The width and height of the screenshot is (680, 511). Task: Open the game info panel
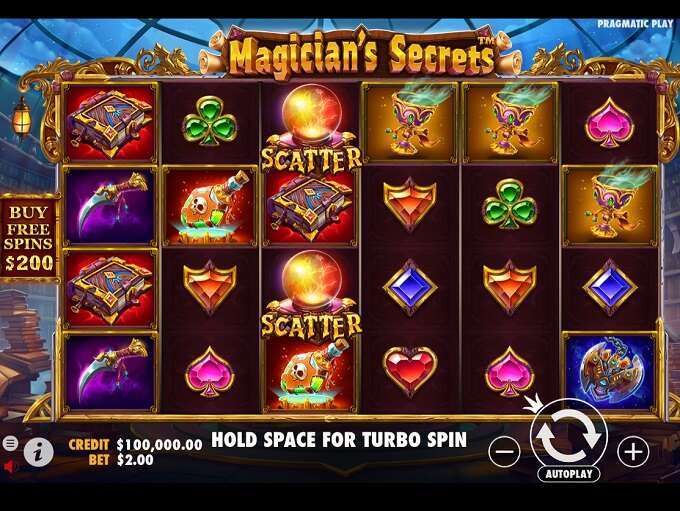click(x=39, y=451)
